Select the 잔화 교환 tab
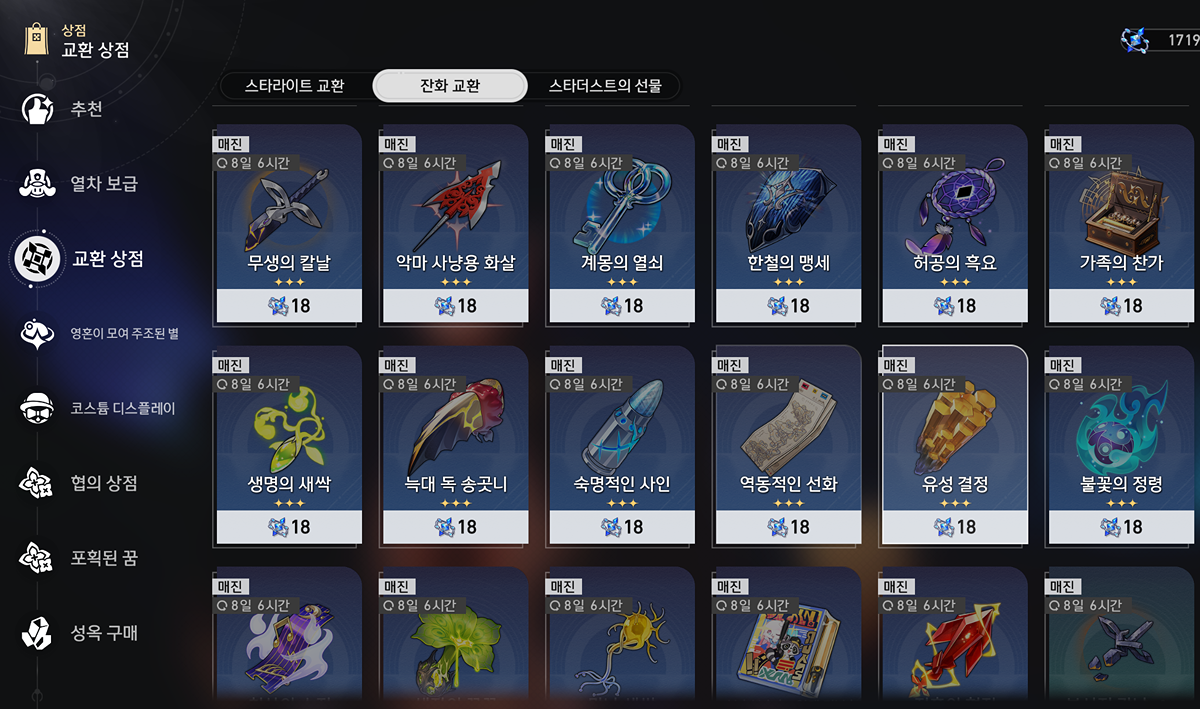1200x709 pixels. (450, 86)
